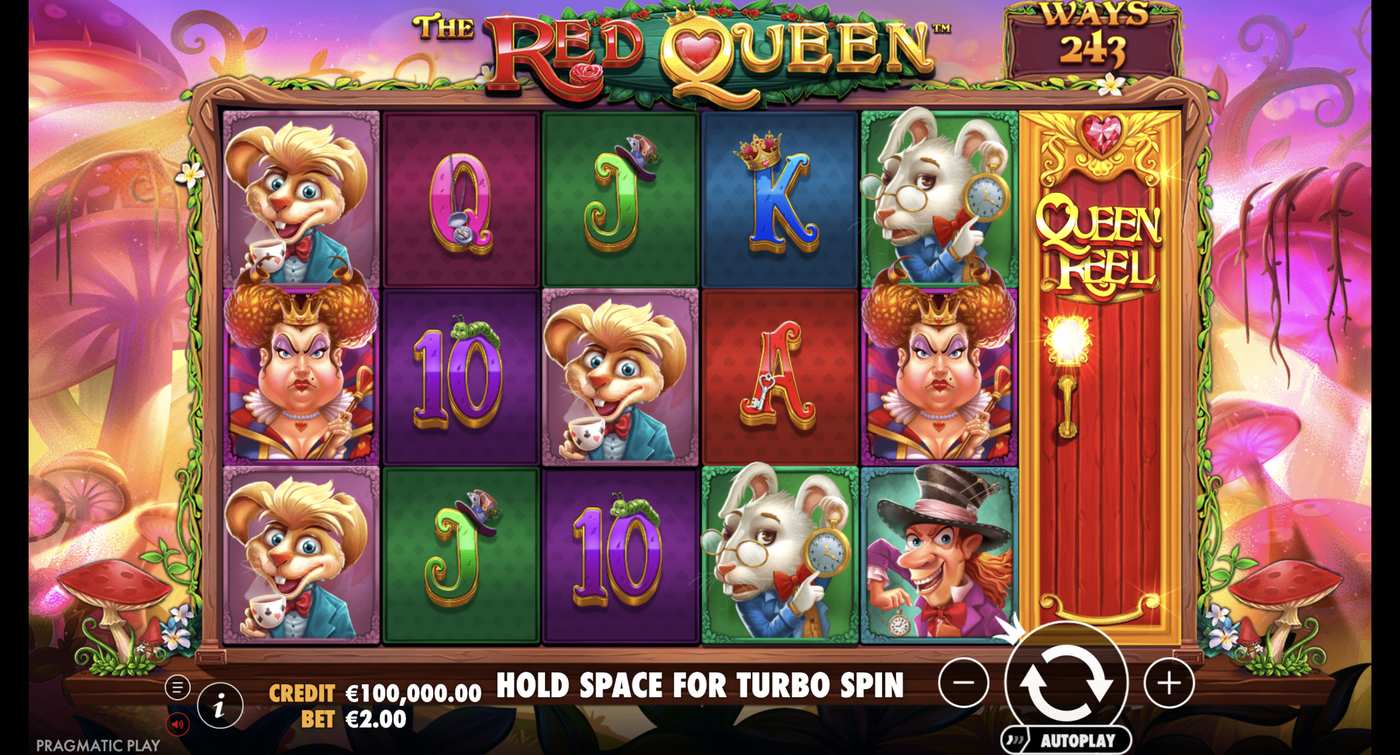Decrease bet with the minus icon
This screenshot has width=1400, height=755.
(x=962, y=683)
